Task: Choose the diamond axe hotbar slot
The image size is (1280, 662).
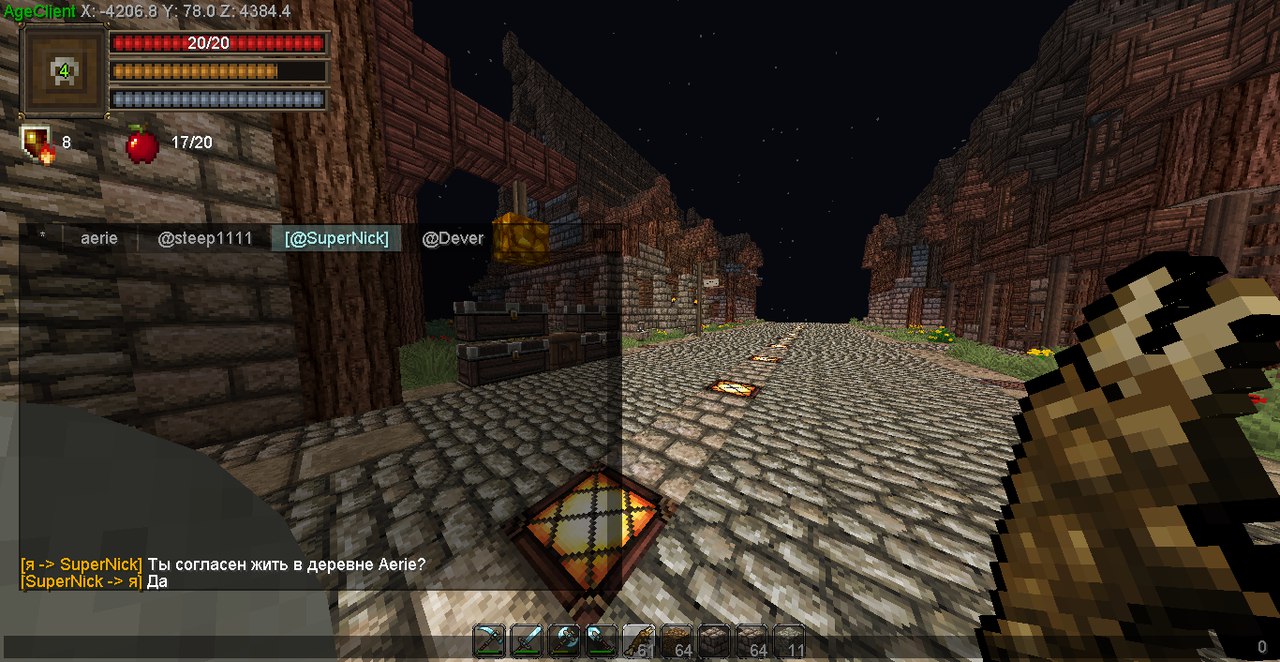Action: (x=564, y=641)
